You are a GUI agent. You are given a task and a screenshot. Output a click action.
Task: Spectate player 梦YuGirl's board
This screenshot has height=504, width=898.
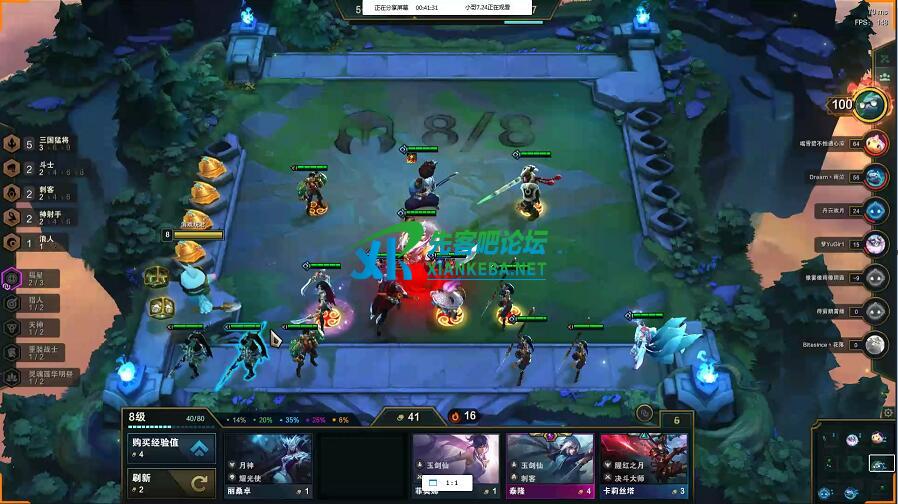[875, 243]
